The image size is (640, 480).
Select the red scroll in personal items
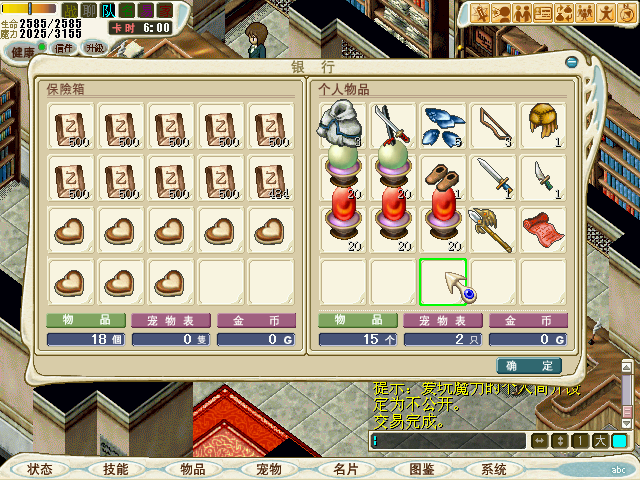pyautogui.click(x=544, y=229)
